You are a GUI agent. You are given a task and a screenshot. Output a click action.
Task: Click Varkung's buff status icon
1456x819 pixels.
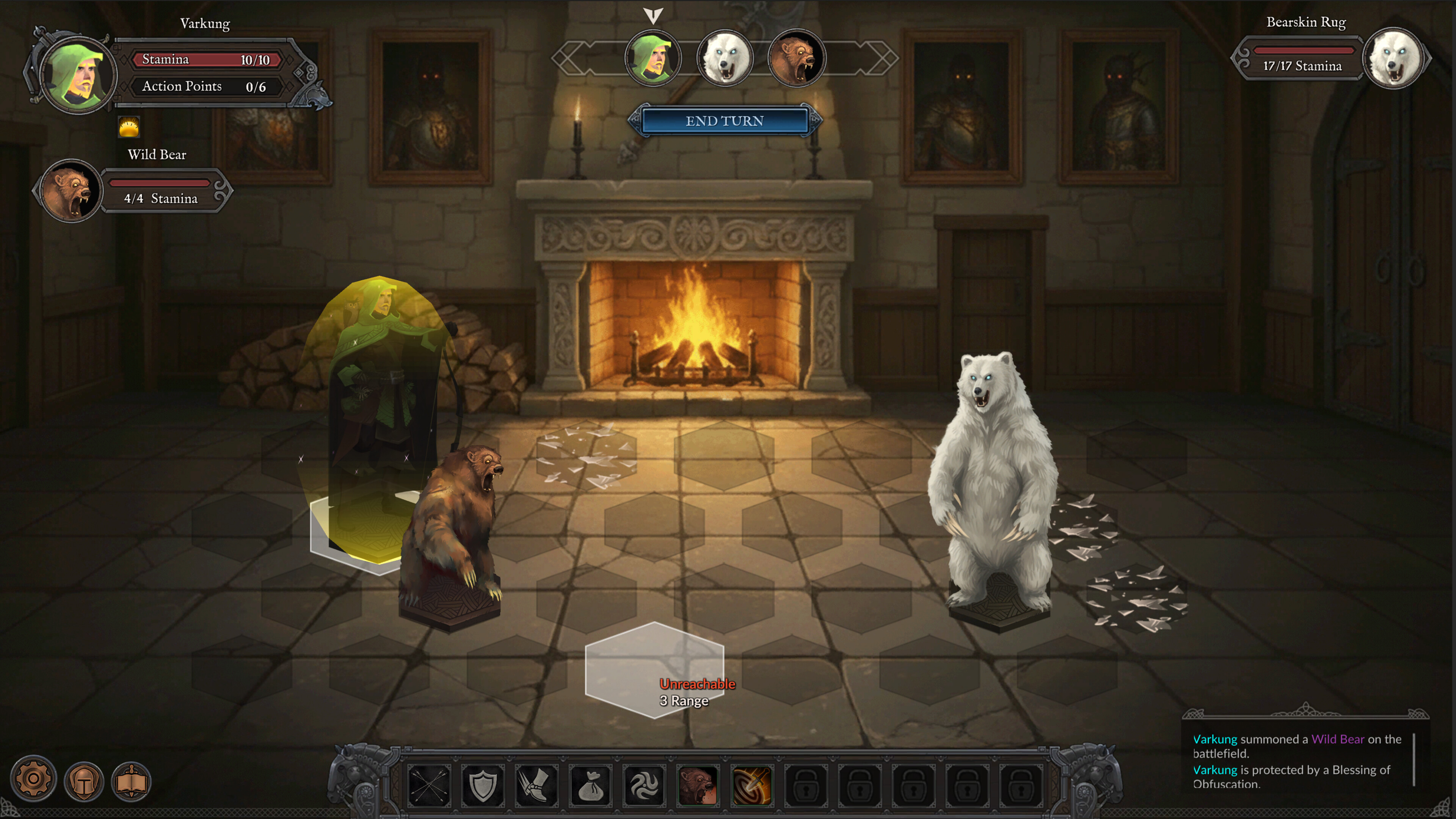click(129, 127)
